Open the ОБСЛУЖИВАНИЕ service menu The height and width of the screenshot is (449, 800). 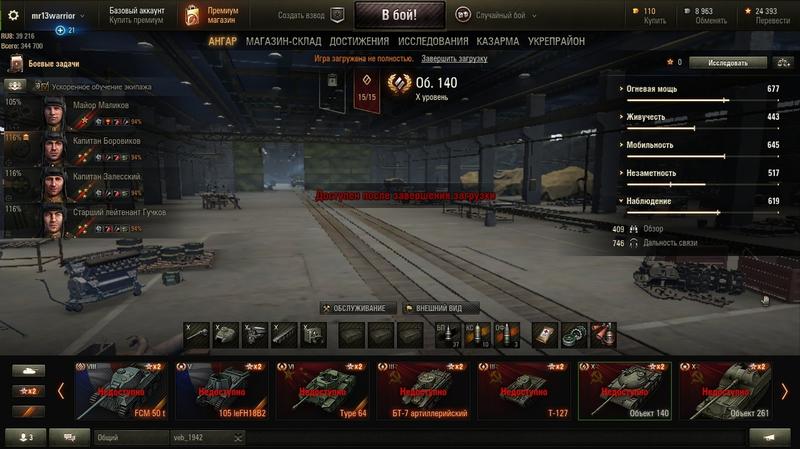[x=358, y=308]
